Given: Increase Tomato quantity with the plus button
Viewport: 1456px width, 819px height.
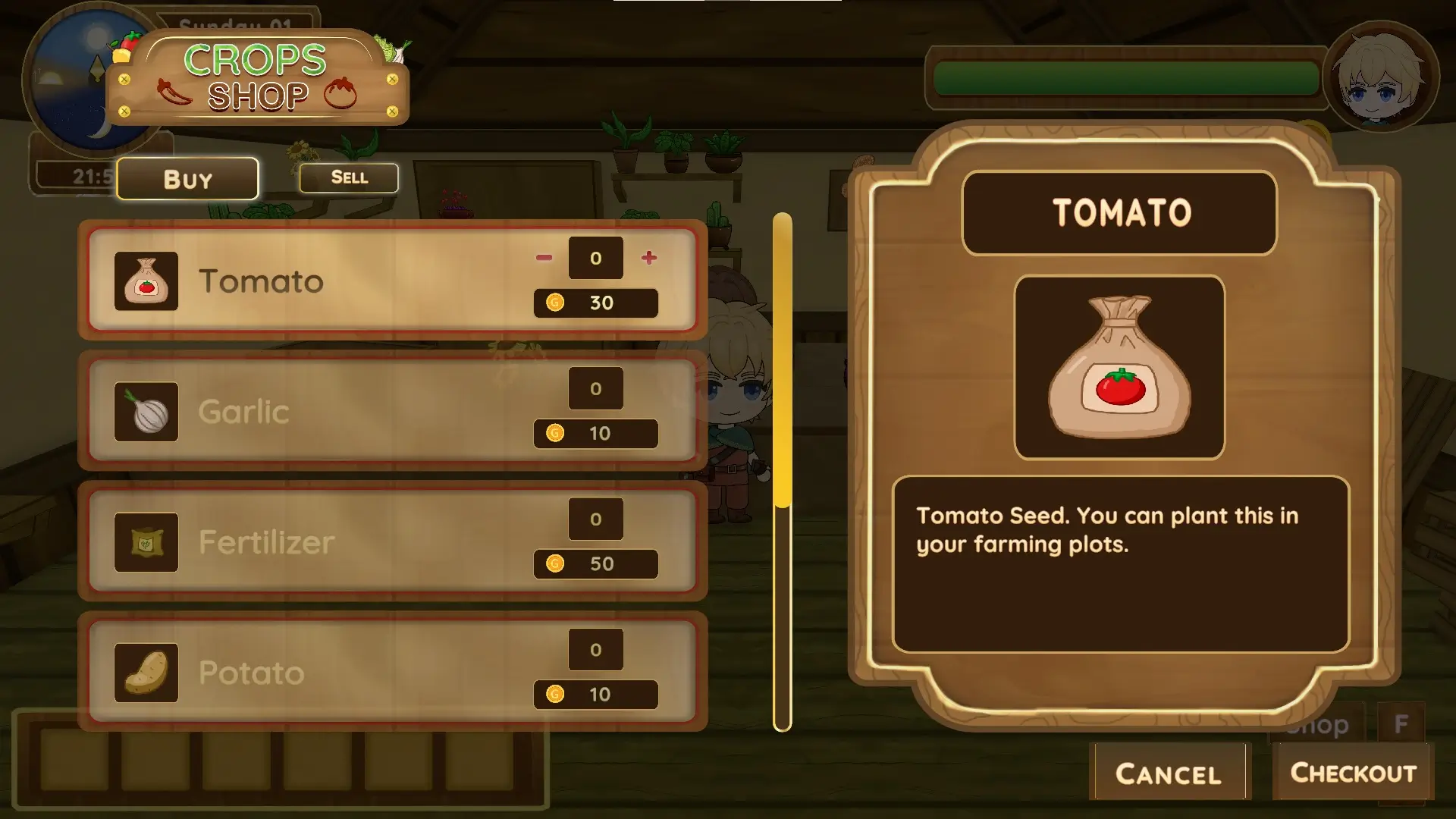Looking at the screenshot, I should tap(648, 258).
